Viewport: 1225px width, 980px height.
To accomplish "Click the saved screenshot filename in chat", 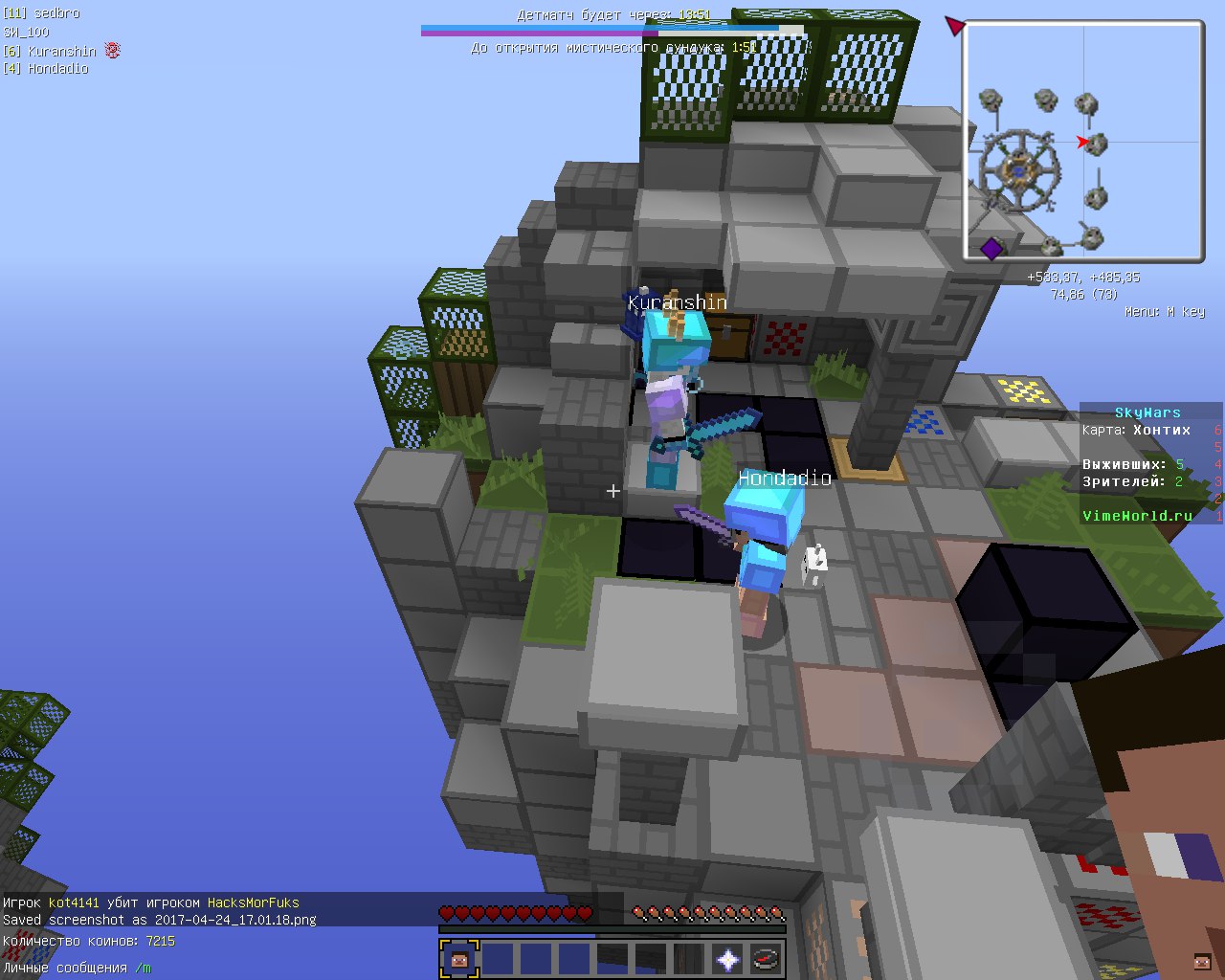I will [235, 920].
